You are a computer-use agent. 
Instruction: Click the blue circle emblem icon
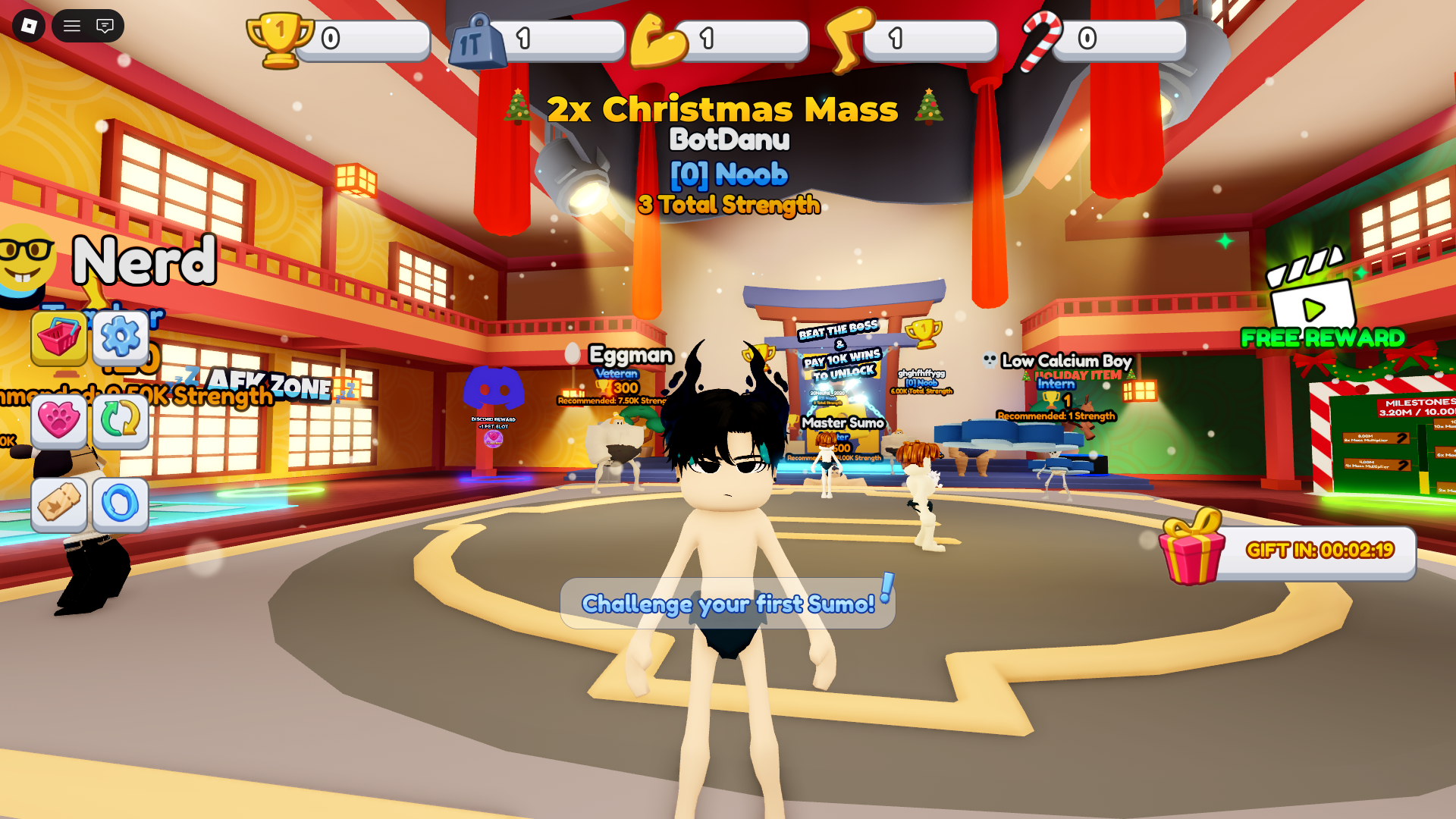click(x=121, y=505)
